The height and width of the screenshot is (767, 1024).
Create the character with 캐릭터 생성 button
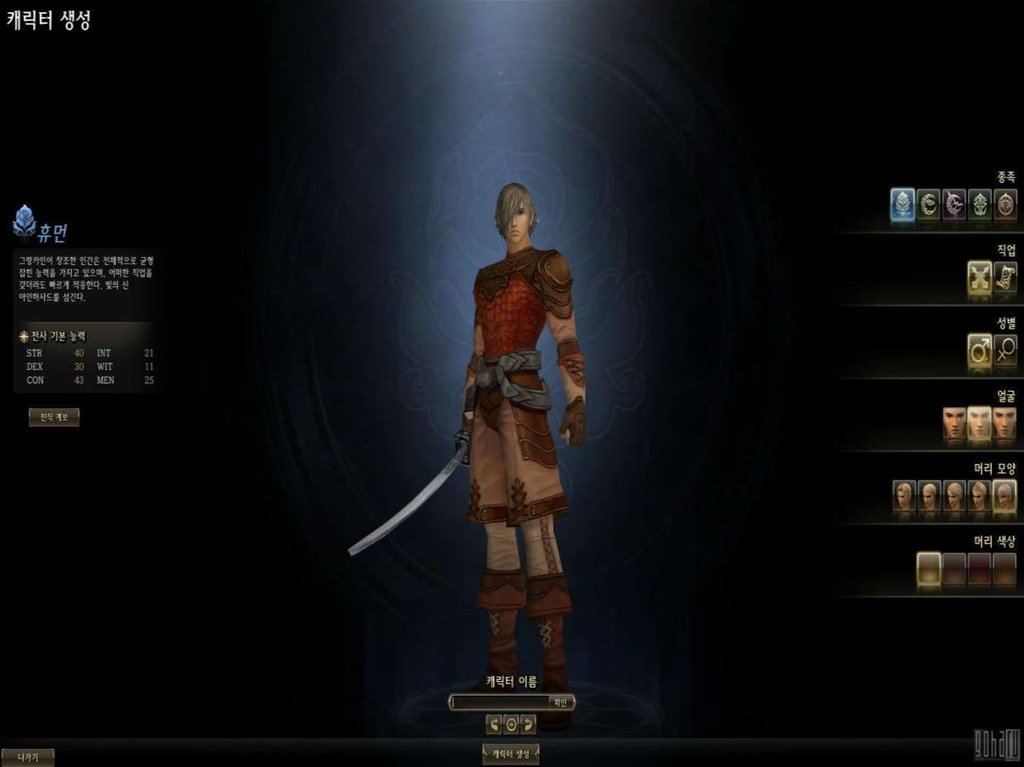pos(511,754)
